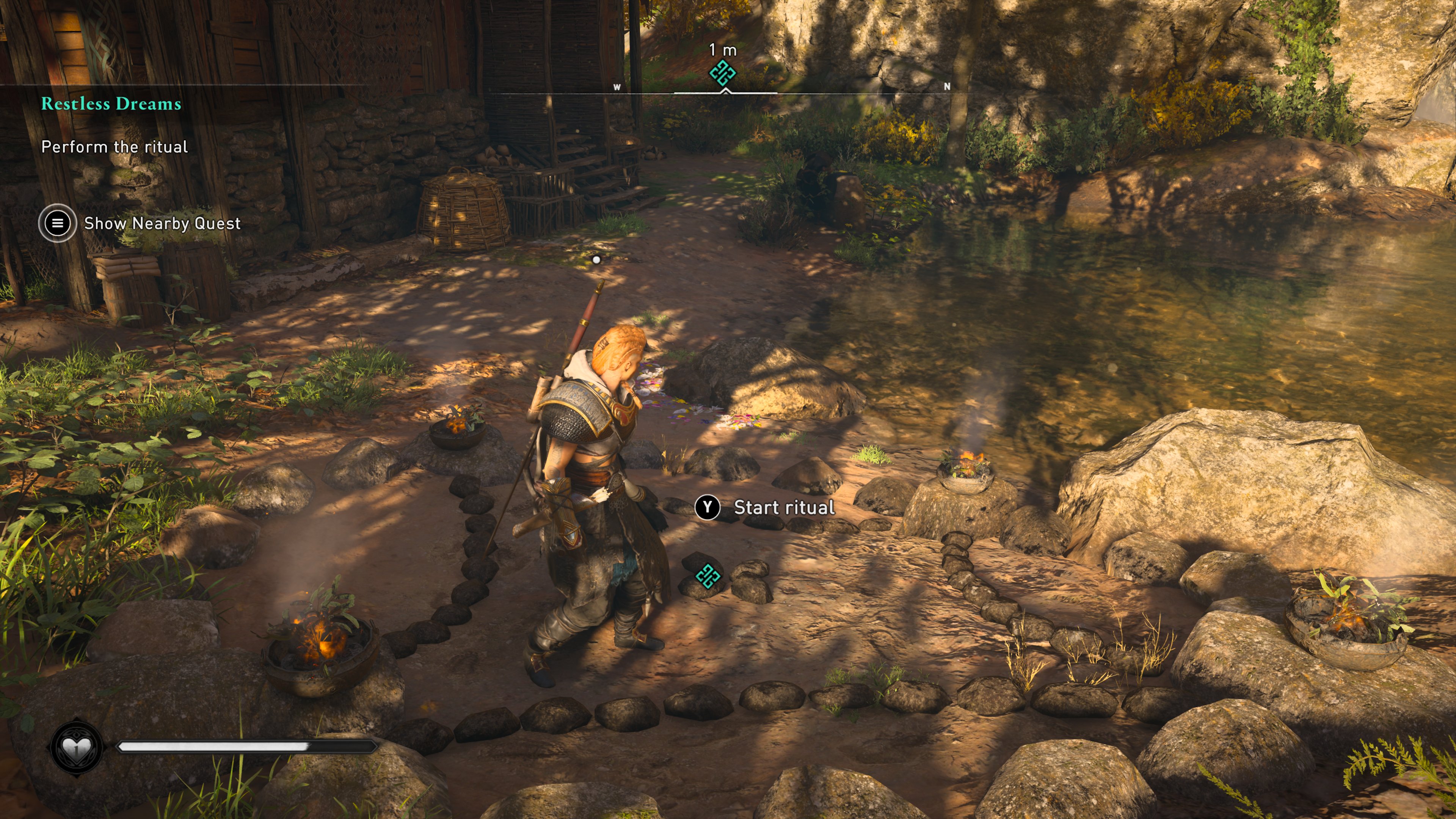
Task: Select the Restless Dreams quest tracker title
Action: [x=111, y=104]
